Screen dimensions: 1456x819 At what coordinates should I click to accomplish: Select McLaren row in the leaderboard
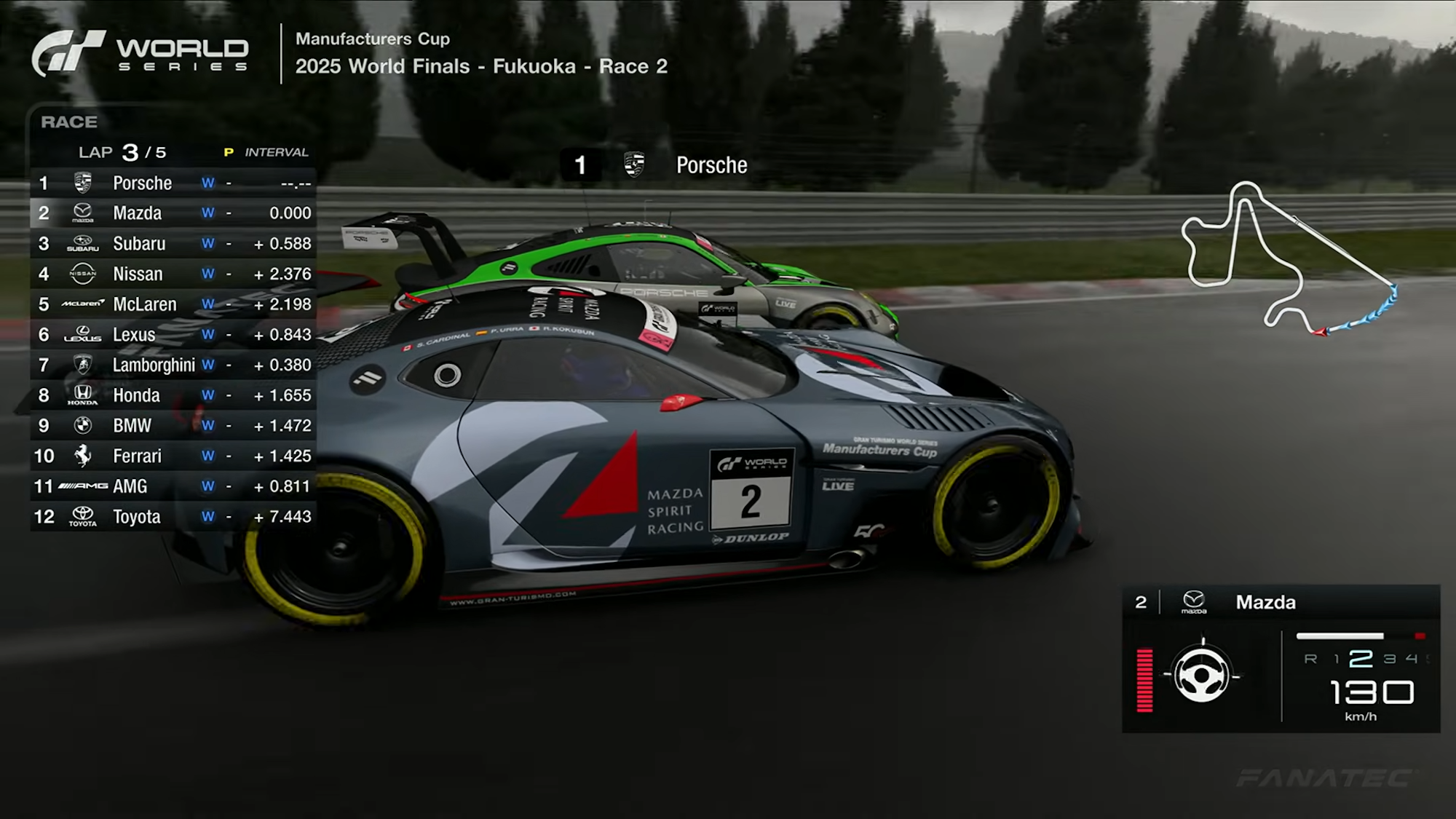coord(173,304)
